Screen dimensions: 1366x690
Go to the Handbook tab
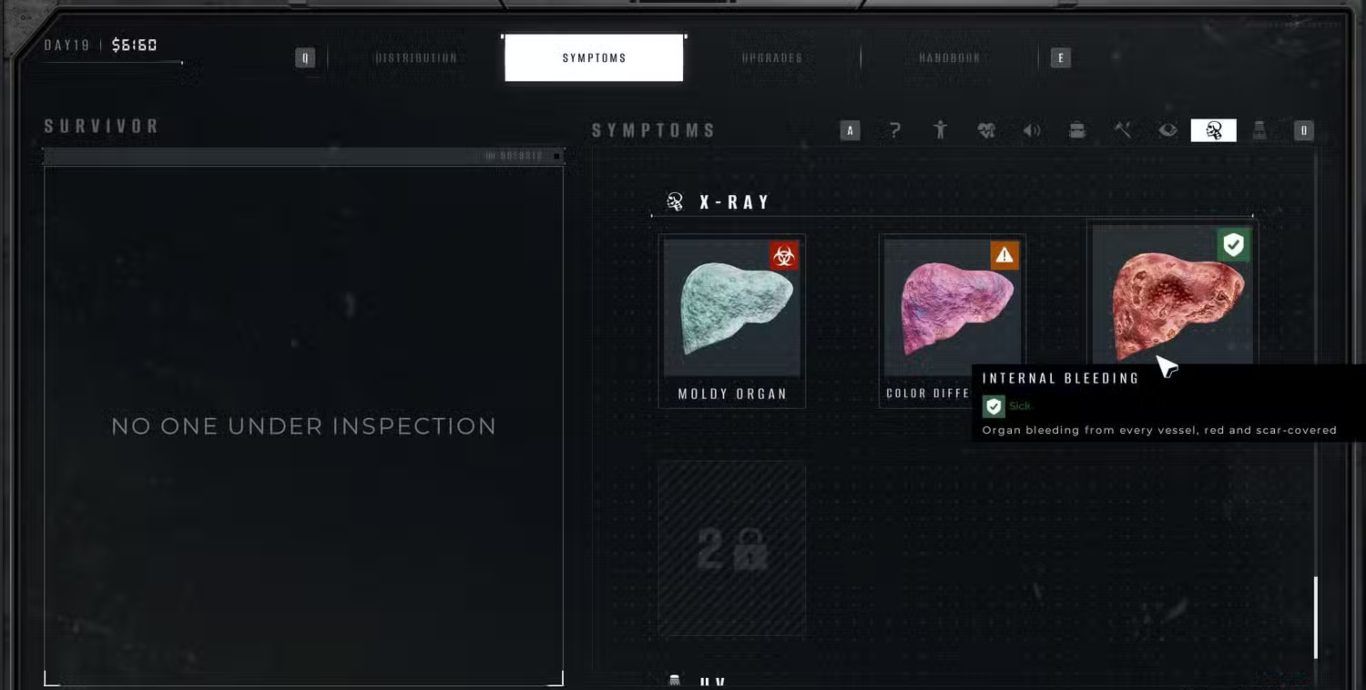(x=949, y=58)
